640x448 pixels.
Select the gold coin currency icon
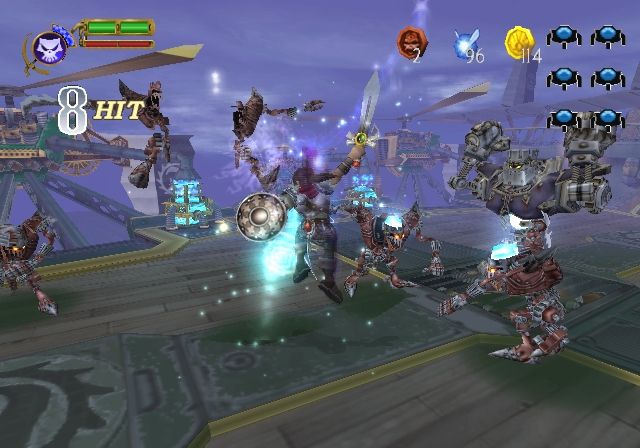click(518, 41)
